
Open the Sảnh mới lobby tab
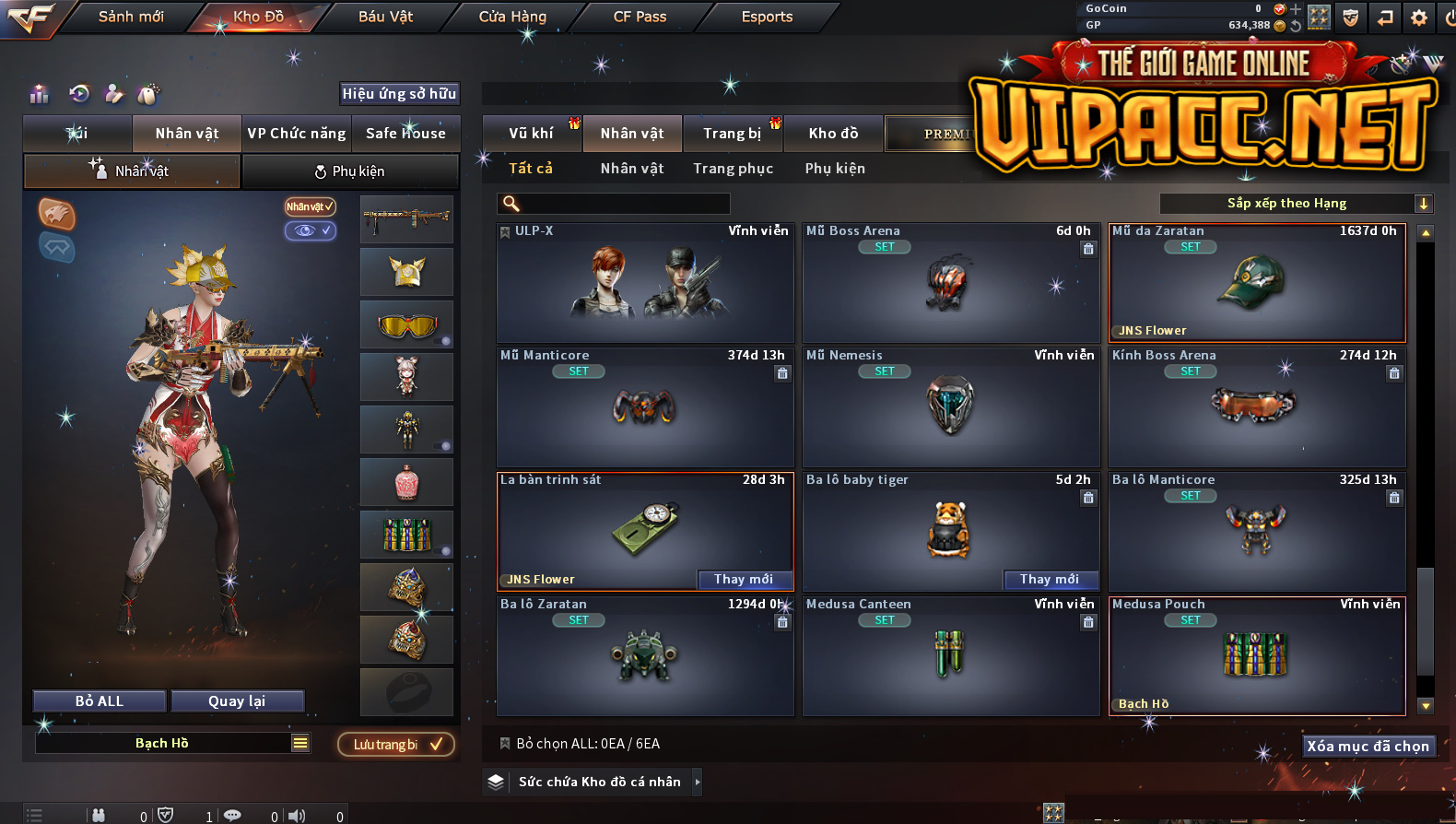(x=131, y=17)
